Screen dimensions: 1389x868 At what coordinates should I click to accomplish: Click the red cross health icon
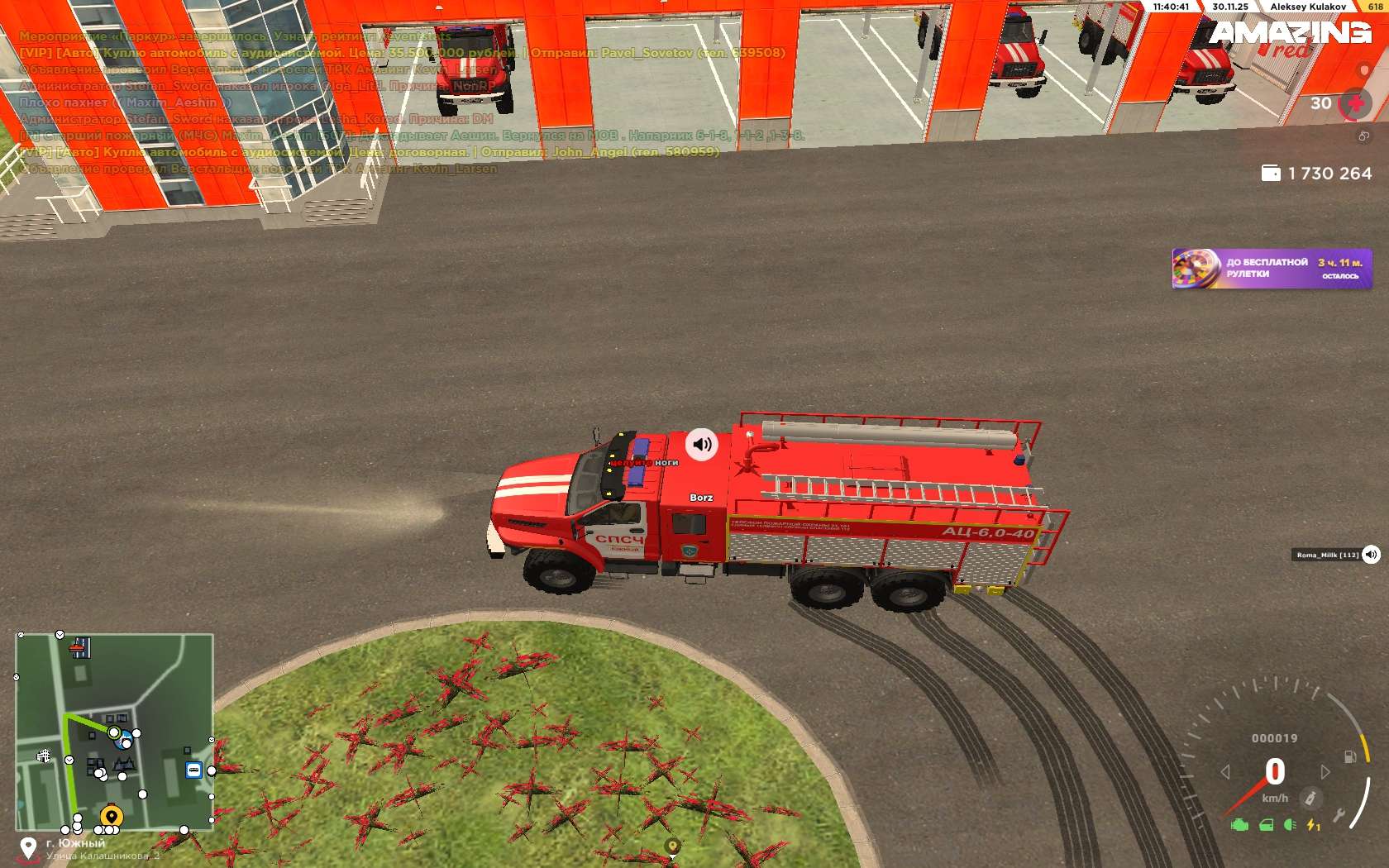[x=1355, y=104]
